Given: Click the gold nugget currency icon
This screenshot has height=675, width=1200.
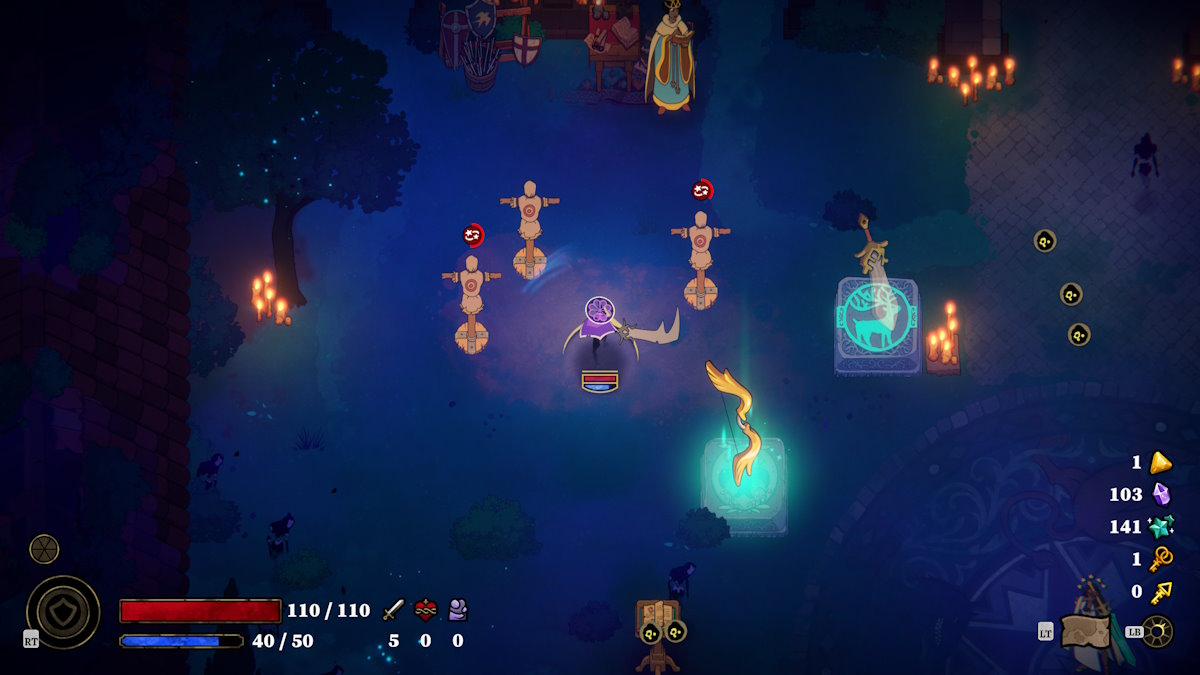Looking at the screenshot, I should [x=1160, y=462].
